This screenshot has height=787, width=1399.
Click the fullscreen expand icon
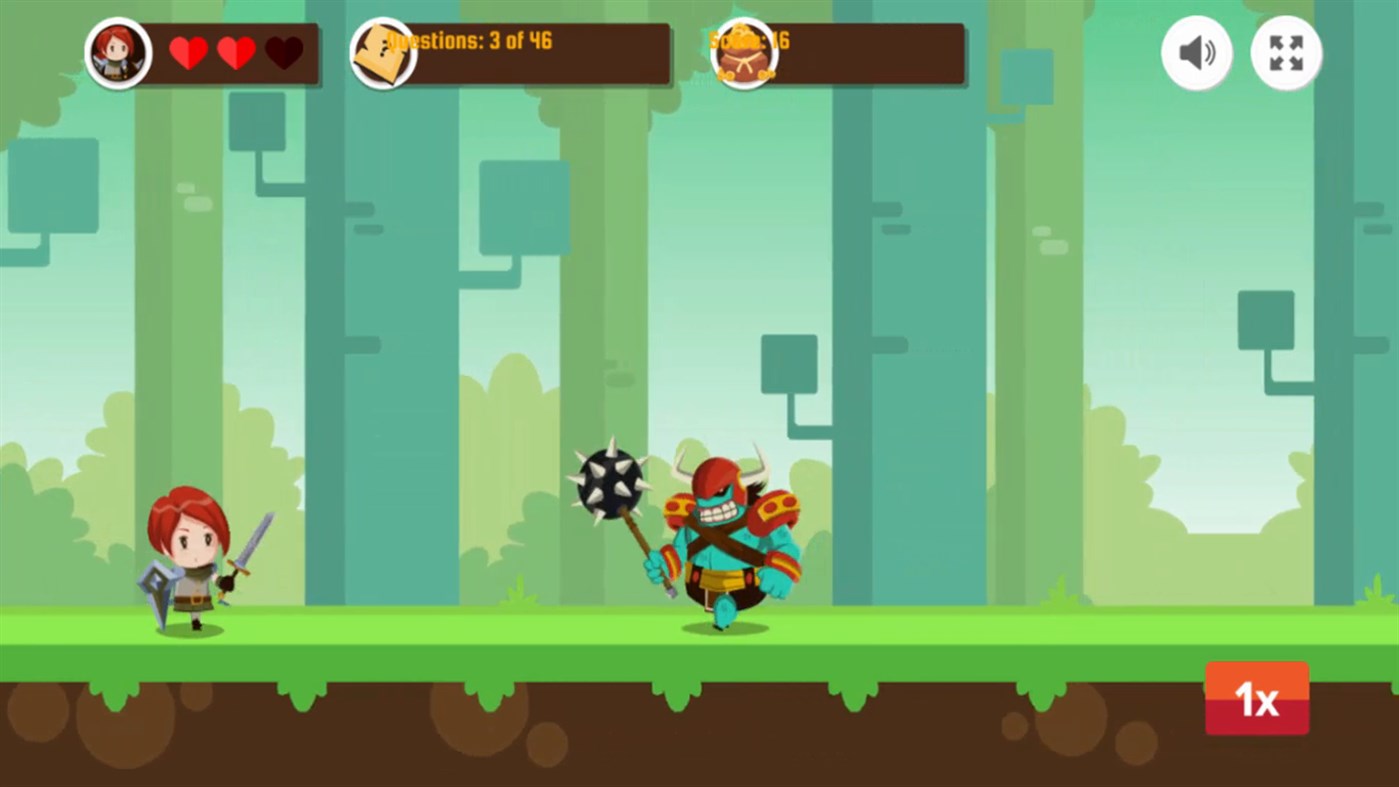pos(1286,53)
